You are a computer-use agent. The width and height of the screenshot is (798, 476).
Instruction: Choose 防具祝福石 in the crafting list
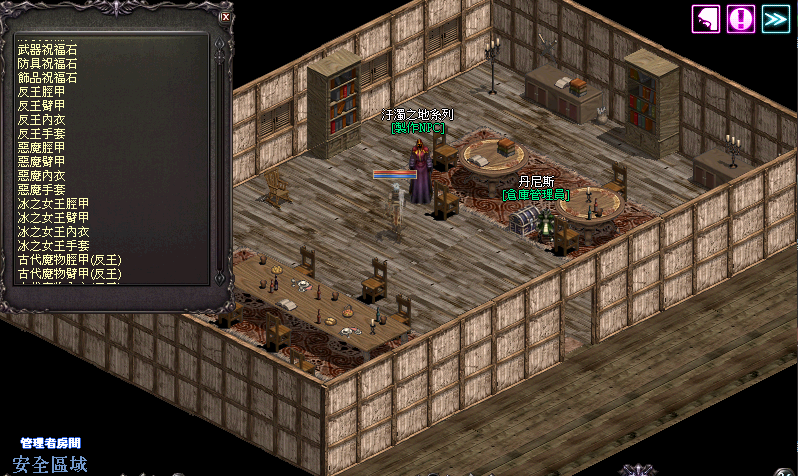[x=47, y=63]
